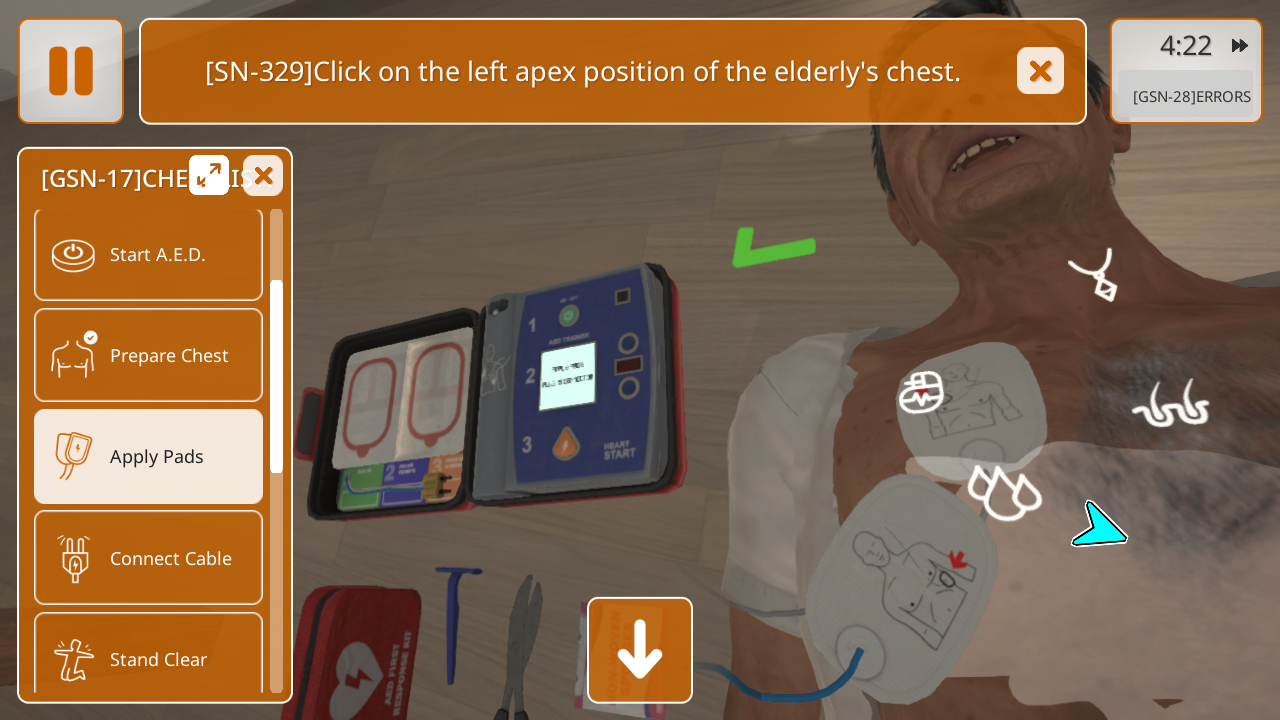Choose the Prepare Chest step
1280x720 pixels.
click(148, 355)
